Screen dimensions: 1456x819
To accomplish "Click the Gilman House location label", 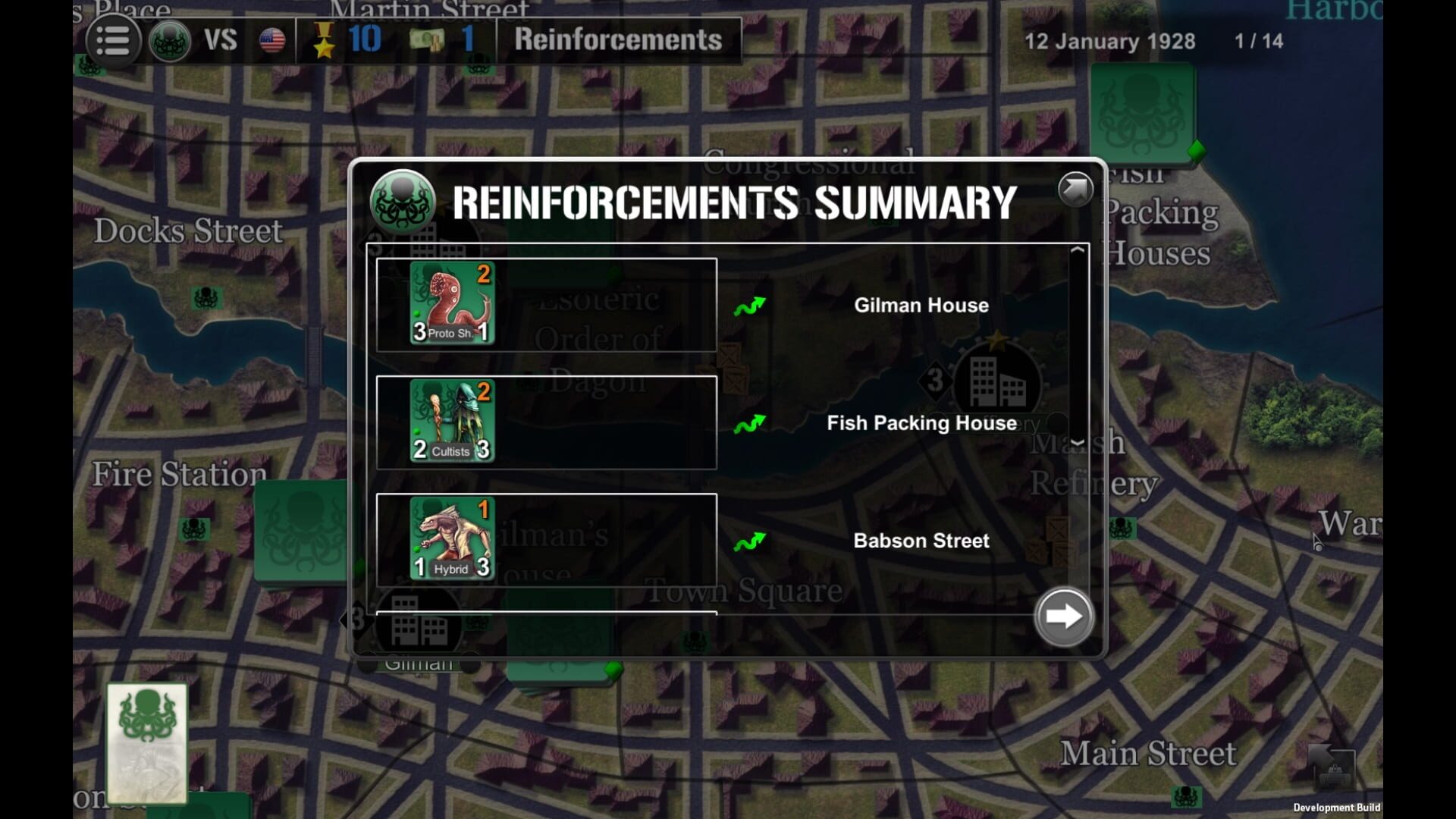I will tap(921, 305).
